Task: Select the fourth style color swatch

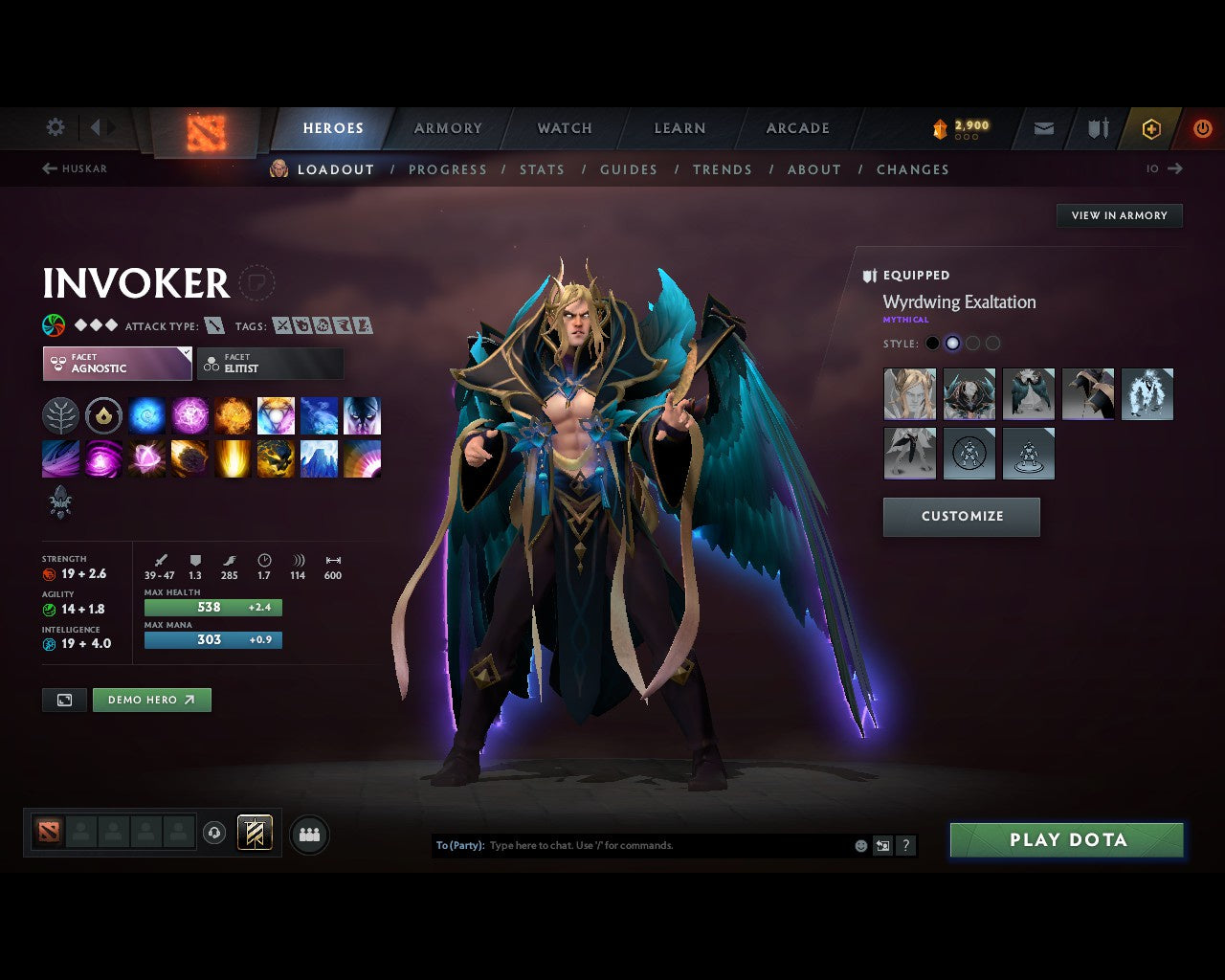Action: tap(993, 343)
